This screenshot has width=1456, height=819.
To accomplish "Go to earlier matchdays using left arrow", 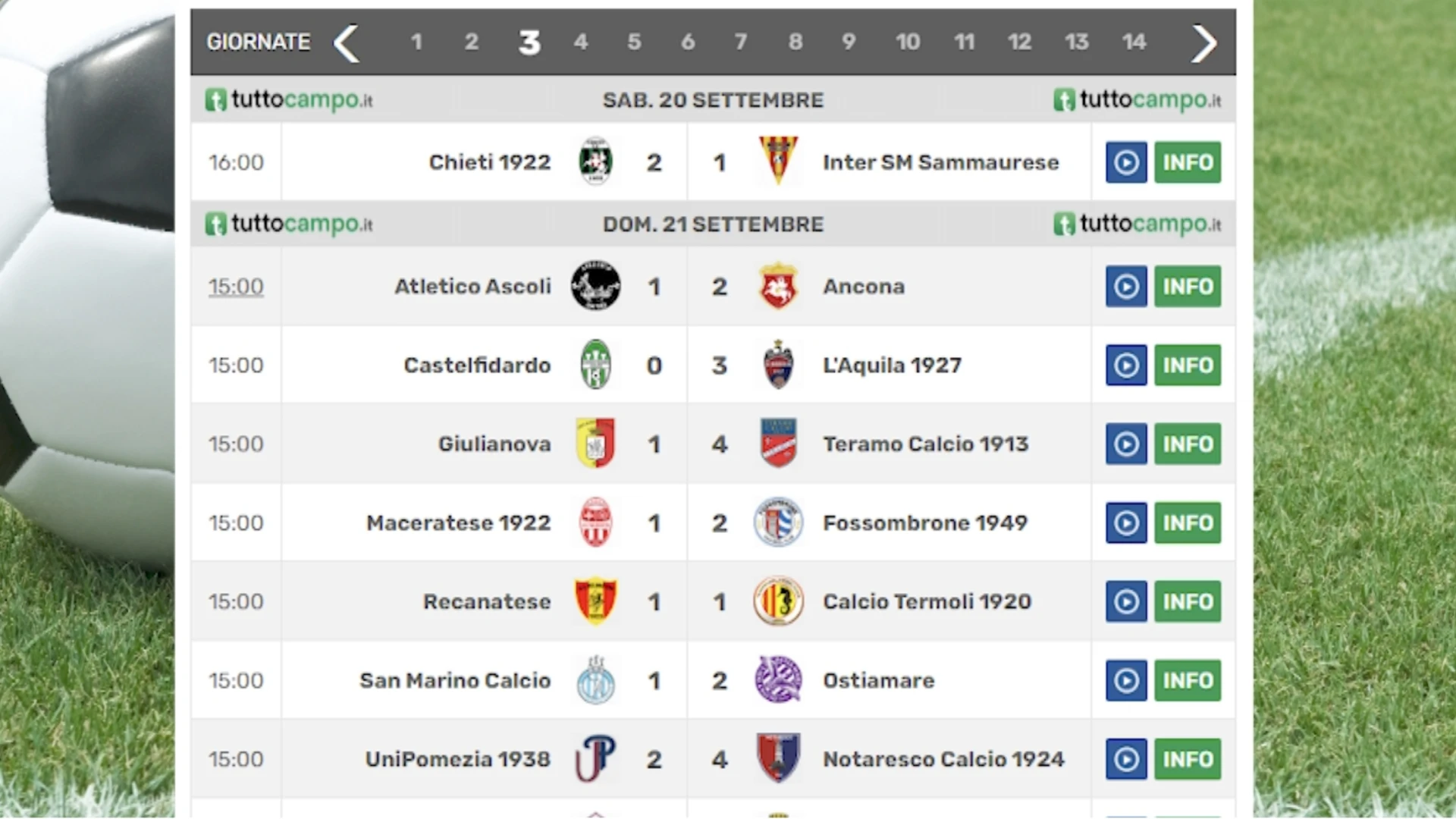I will pos(347,43).
